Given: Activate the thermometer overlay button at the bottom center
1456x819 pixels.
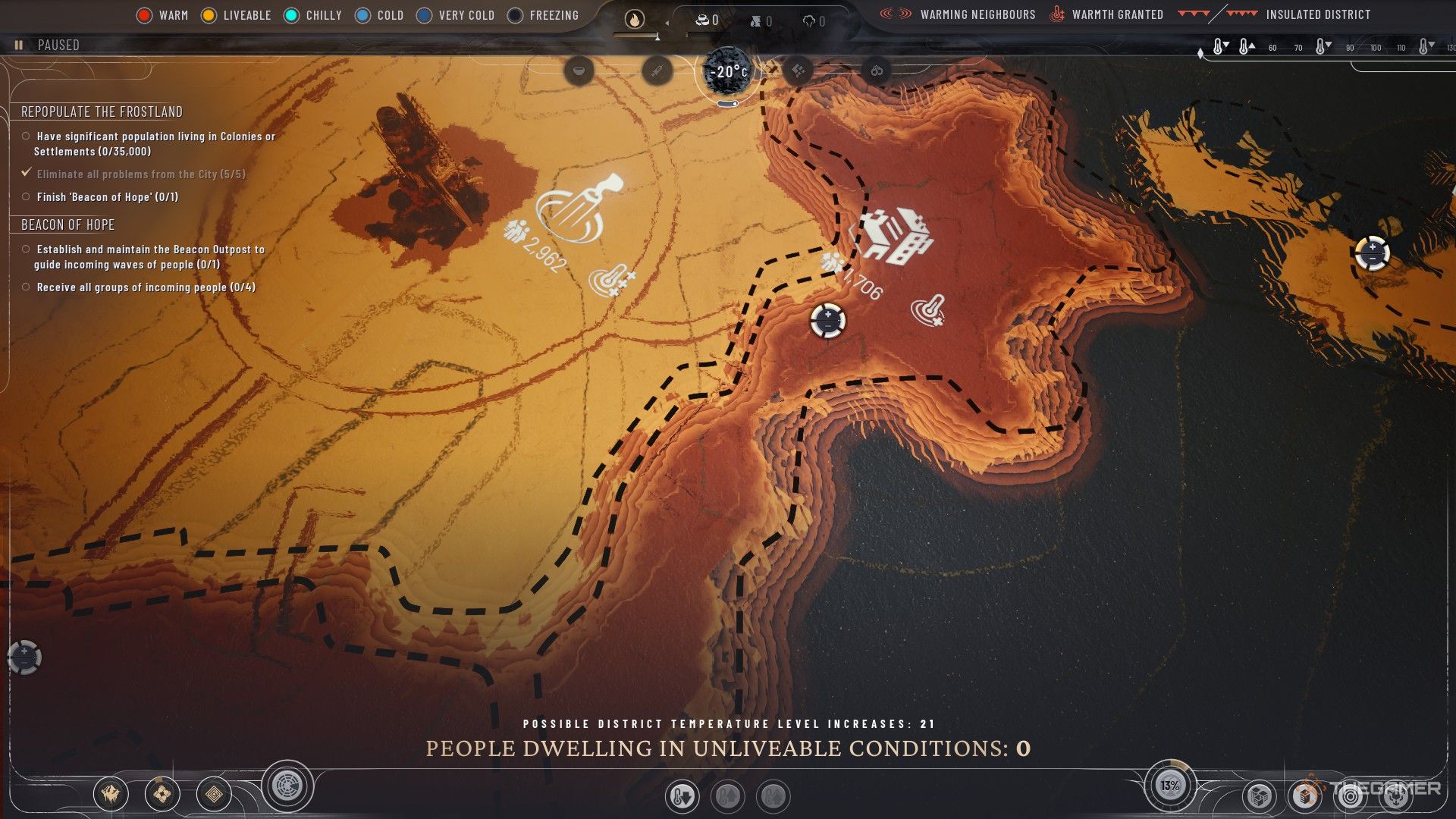Looking at the screenshot, I should pyautogui.click(x=681, y=796).
